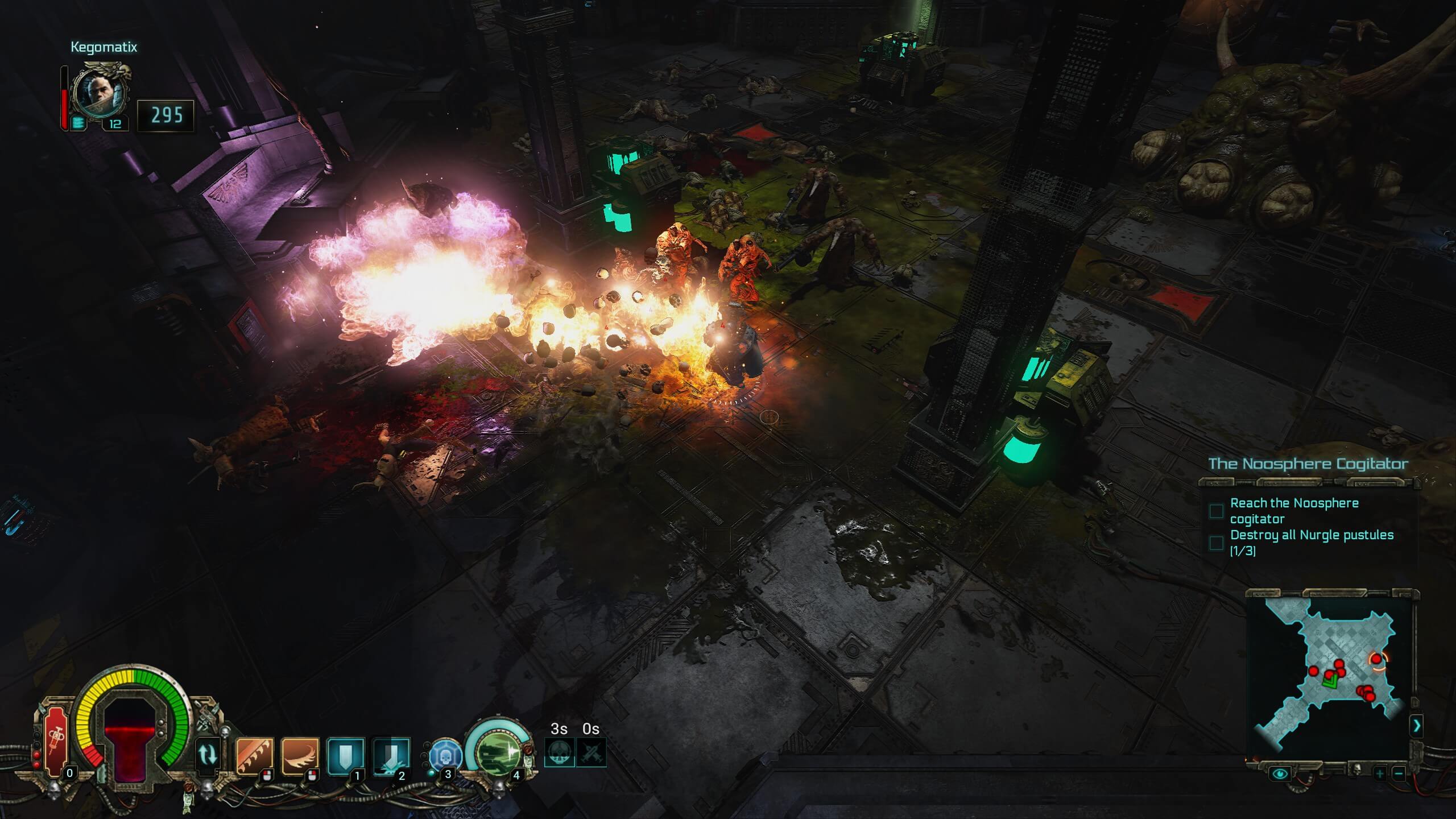Trigger the shield slam skill on slot 2
Viewport: 1456px width, 819px height.
click(391, 756)
